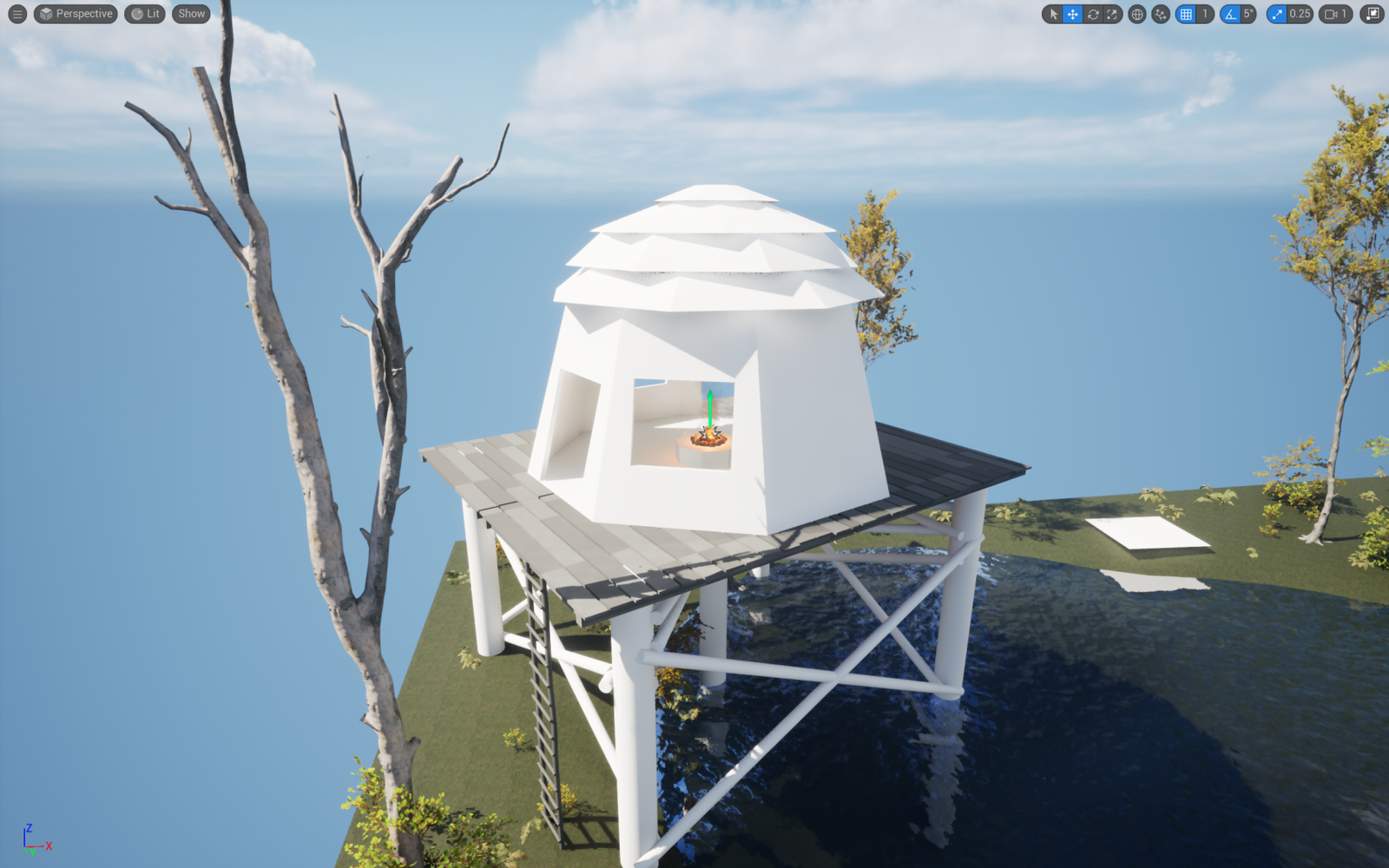Open the 5° rotation snap value
The image size is (1389, 868).
point(1248,14)
